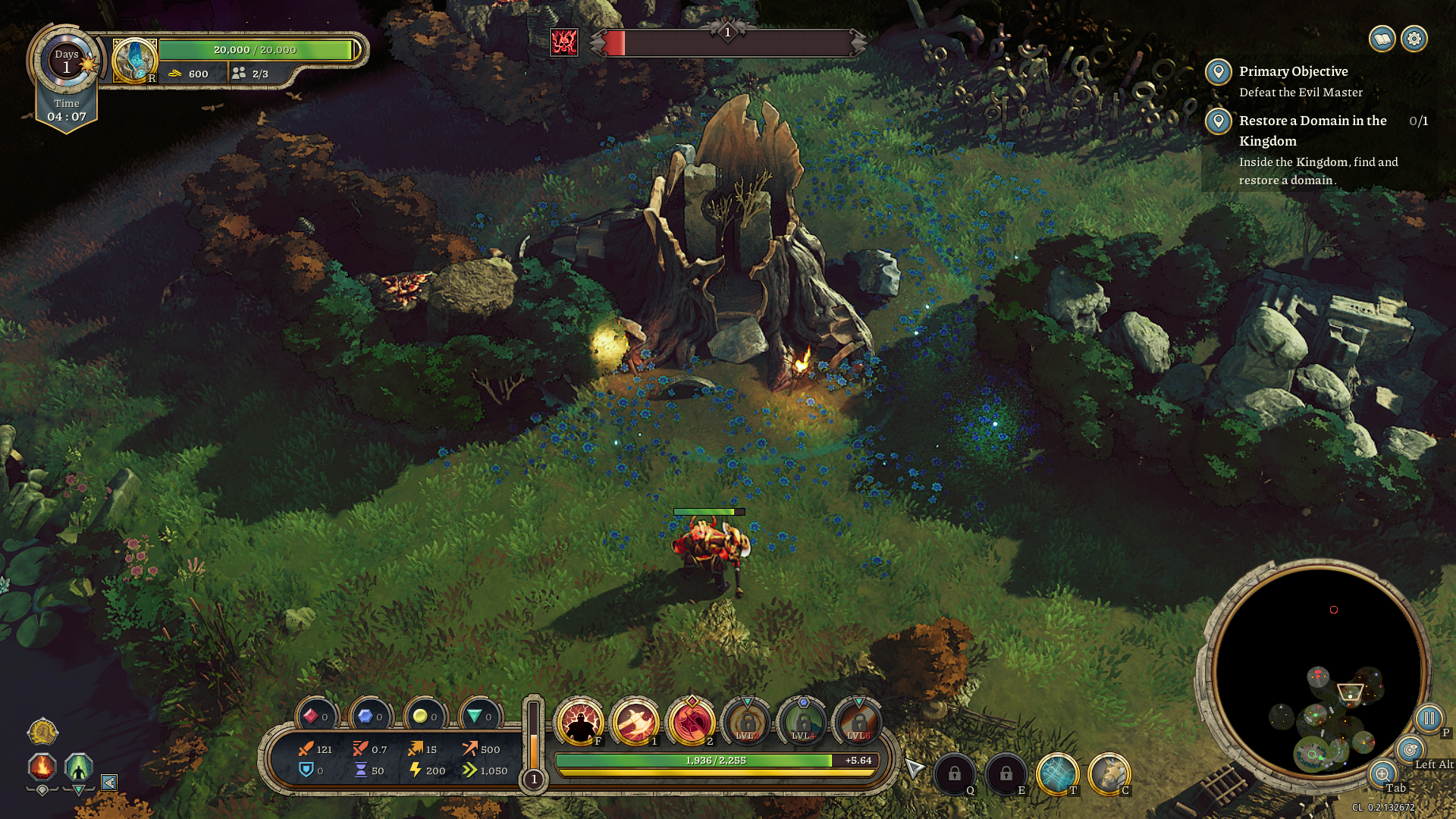1456x819 pixels.
Task: Use the axe swing ability
Action: click(636, 721)
